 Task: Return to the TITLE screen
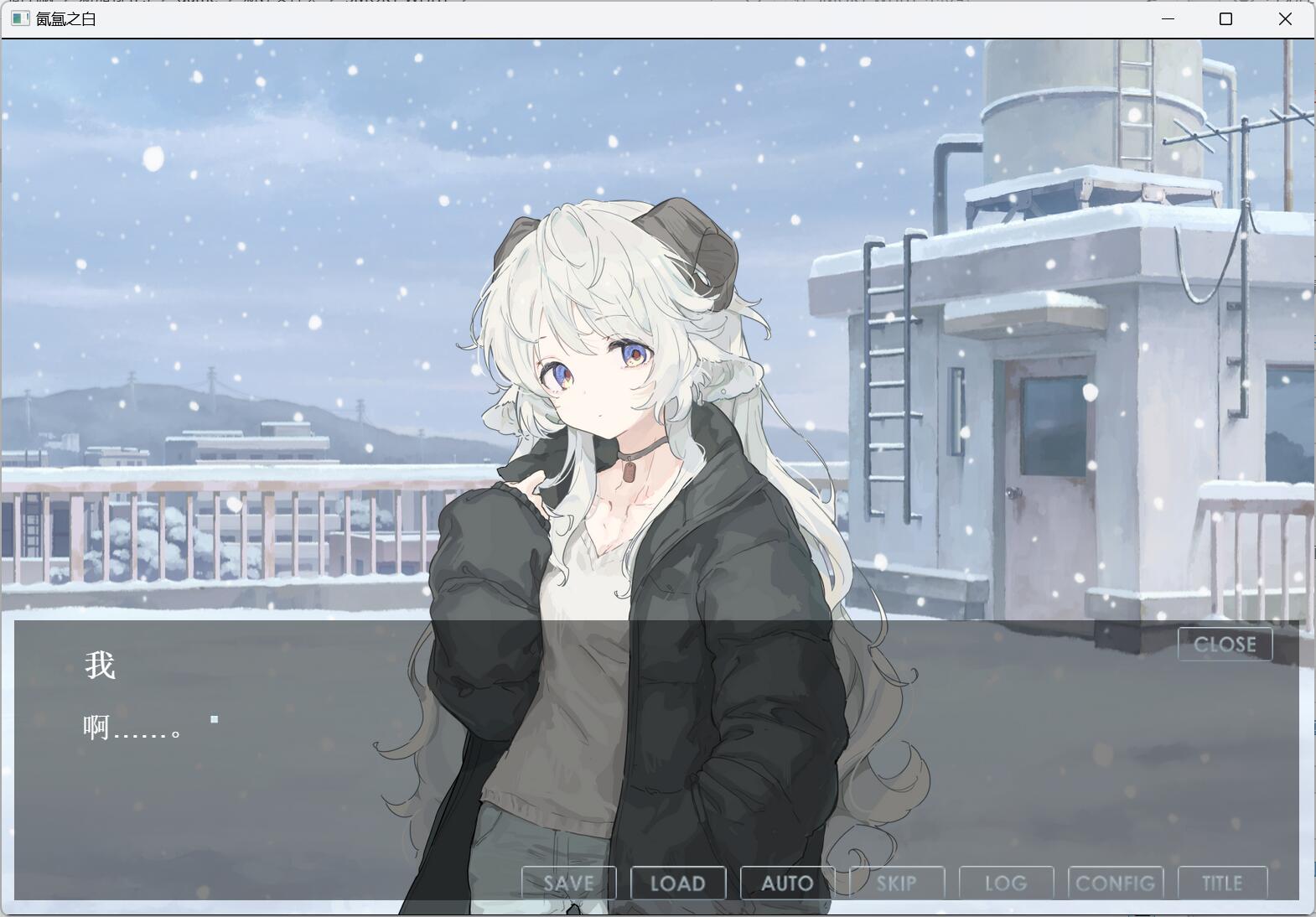point(1224,882)
